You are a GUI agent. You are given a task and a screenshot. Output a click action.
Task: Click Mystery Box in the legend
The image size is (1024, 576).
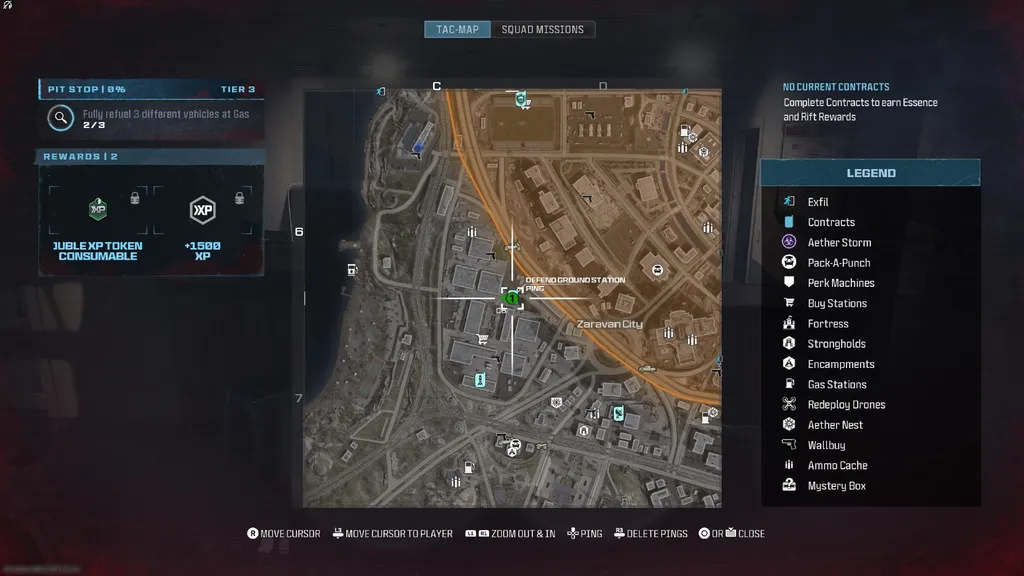(837, 486)
